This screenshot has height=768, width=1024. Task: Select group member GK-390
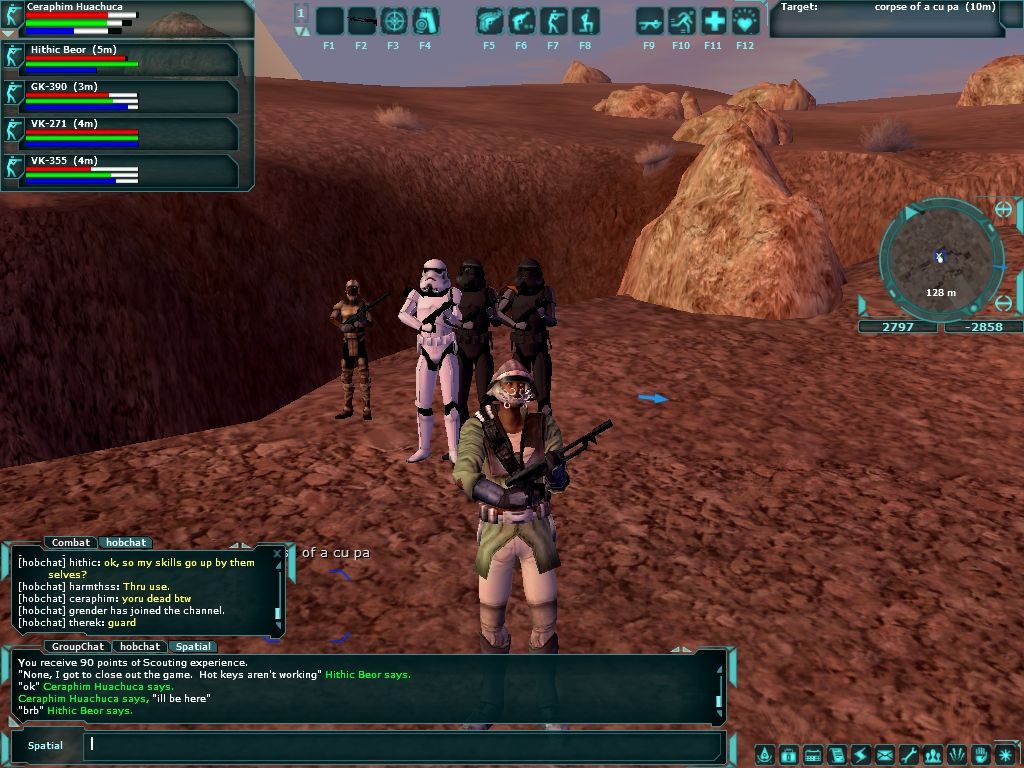point(120,96)
